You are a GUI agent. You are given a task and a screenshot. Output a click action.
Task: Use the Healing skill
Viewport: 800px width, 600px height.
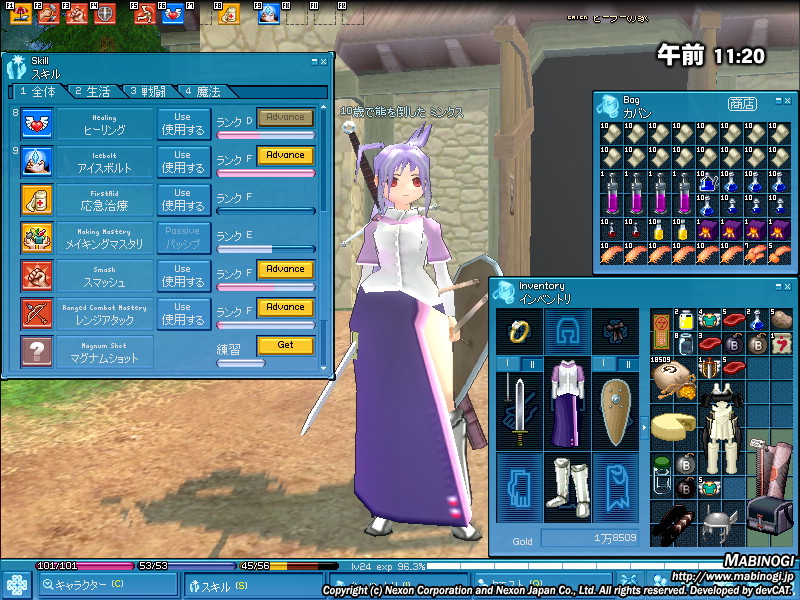pyautogui.click(x=183, y=123)
